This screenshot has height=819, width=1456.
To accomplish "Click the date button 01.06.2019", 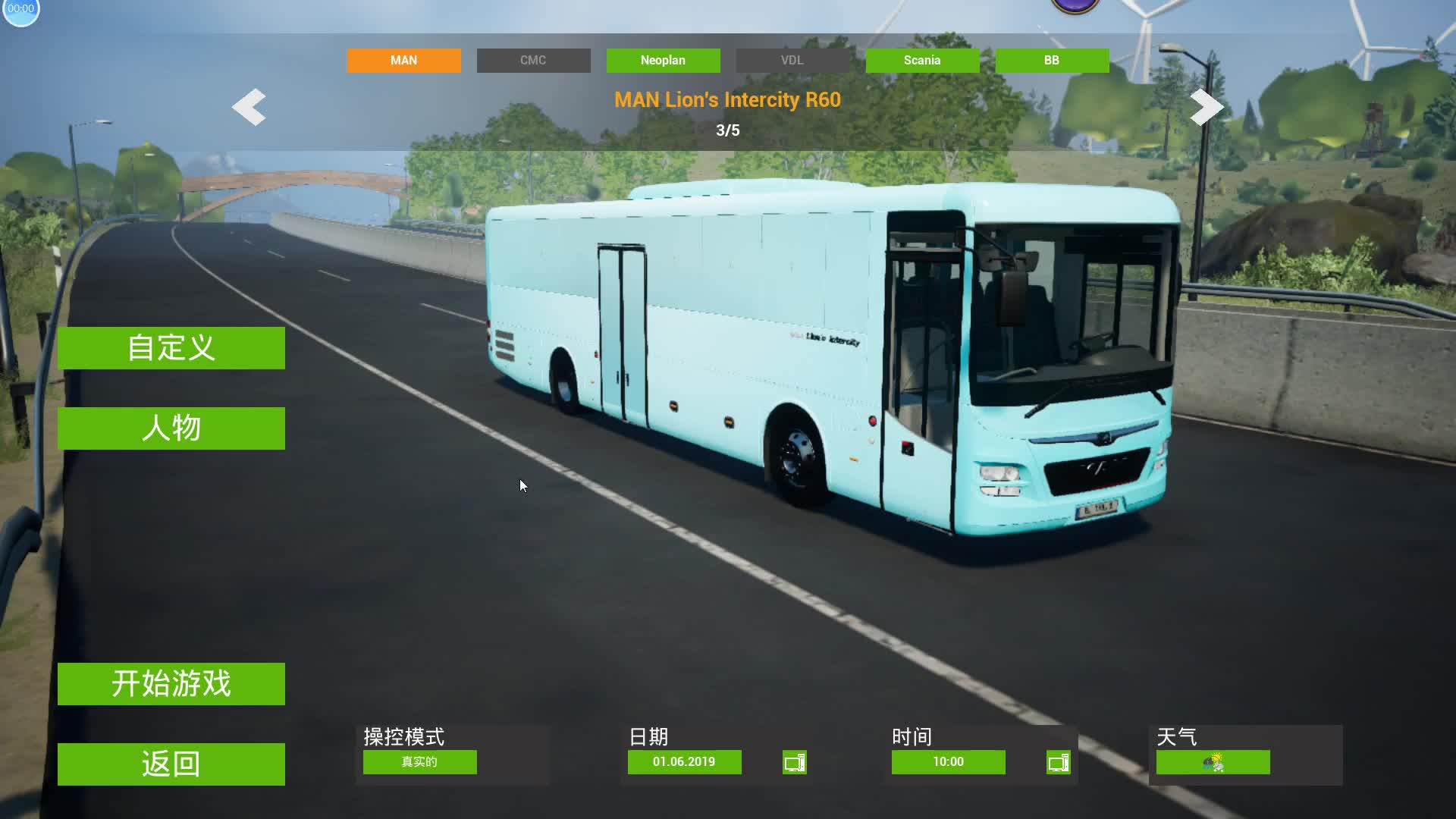I will [684, 762].
